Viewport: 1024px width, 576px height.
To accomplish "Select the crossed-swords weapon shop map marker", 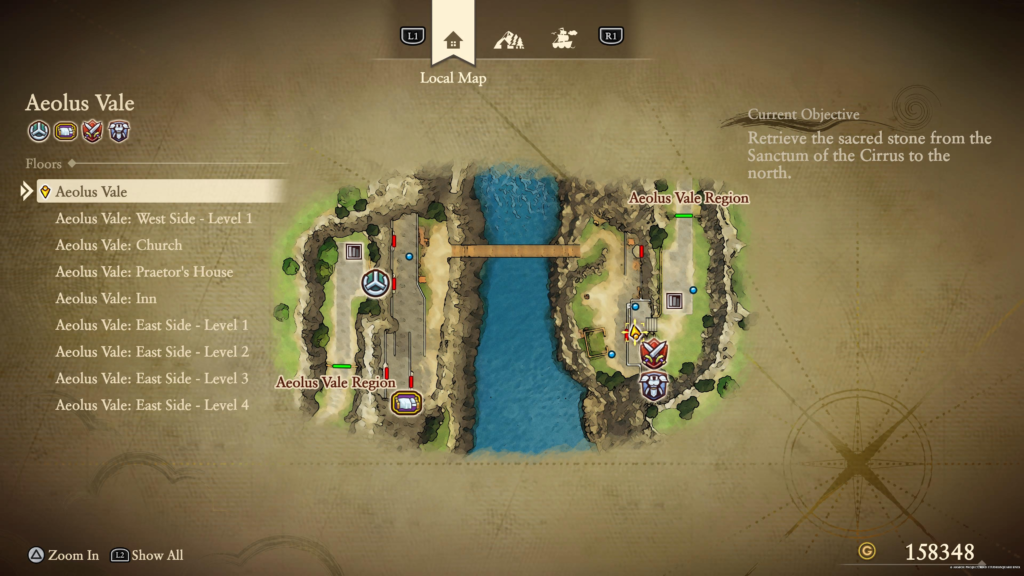I will (x=653, y=352).
